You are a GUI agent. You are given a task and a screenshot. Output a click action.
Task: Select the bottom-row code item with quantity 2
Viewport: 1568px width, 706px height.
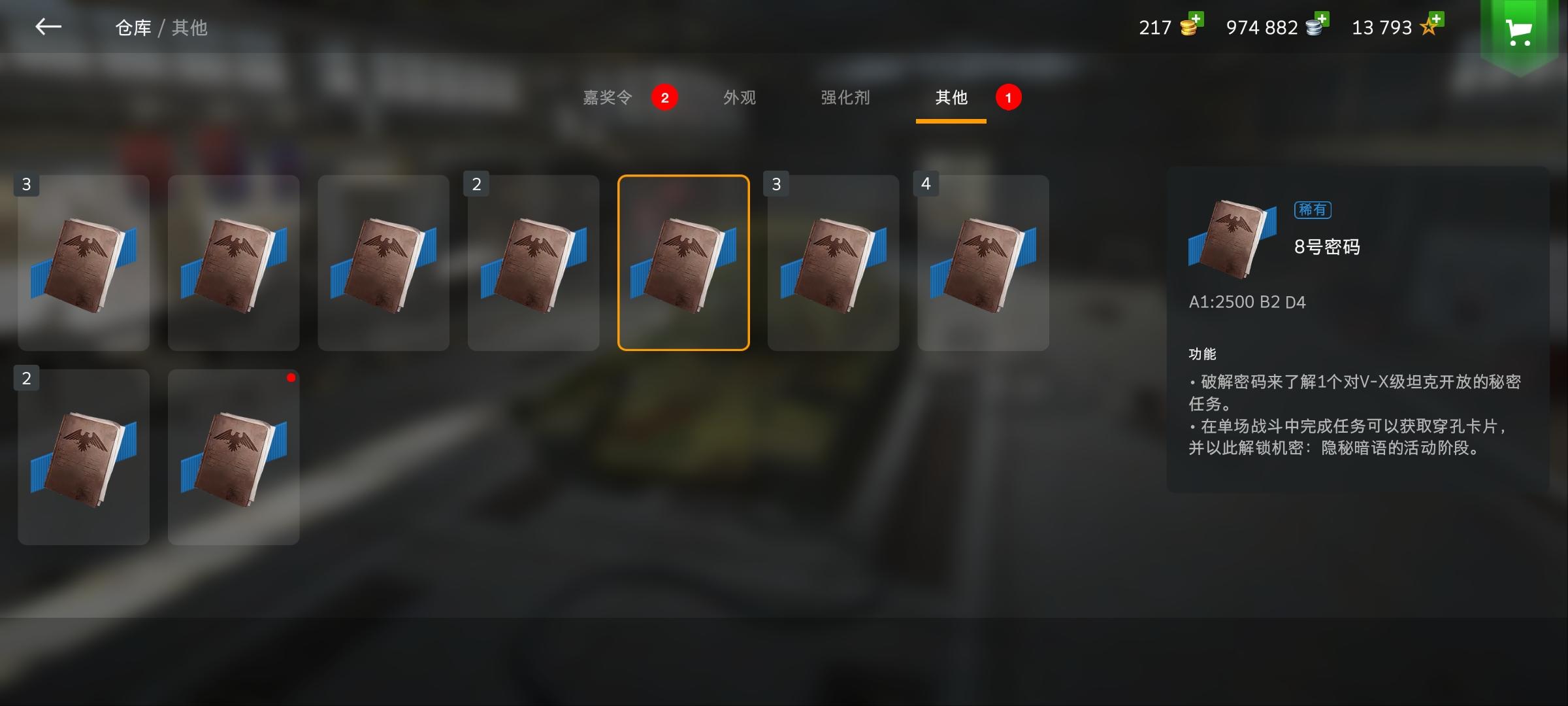[x=84, y=456]
